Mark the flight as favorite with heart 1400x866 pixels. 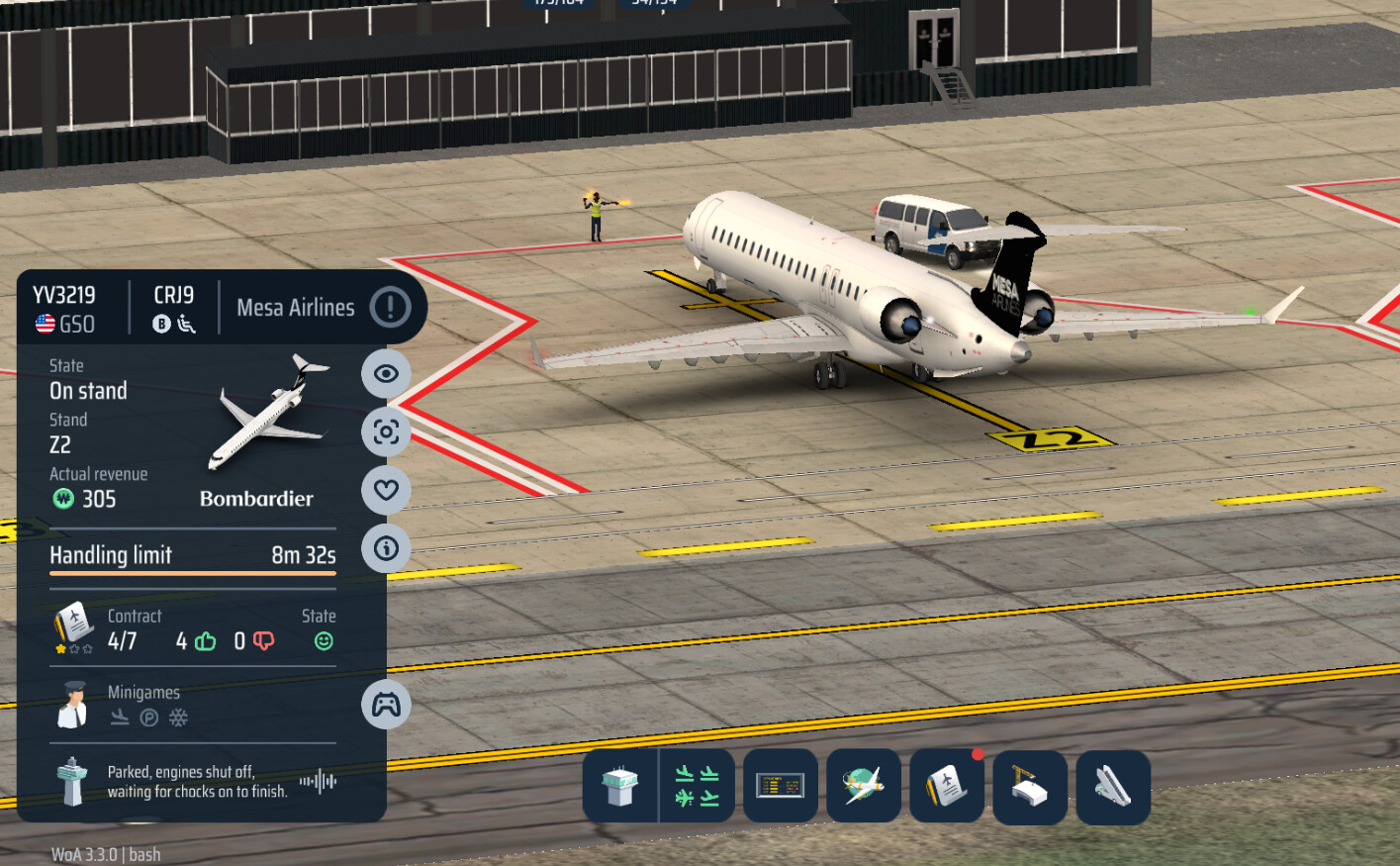click(x=386, y=490)
